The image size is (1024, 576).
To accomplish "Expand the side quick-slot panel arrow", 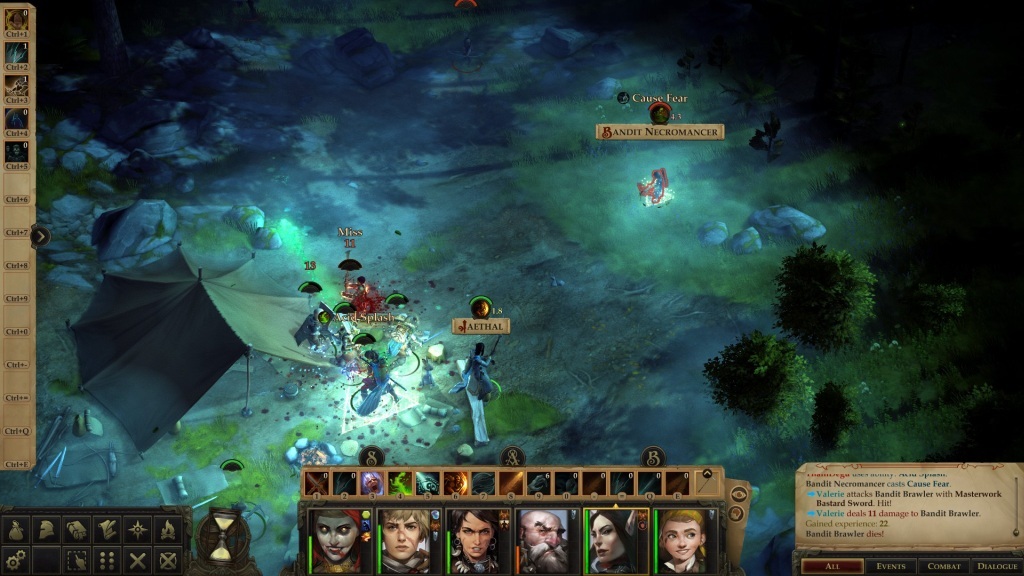I will 40,236.
